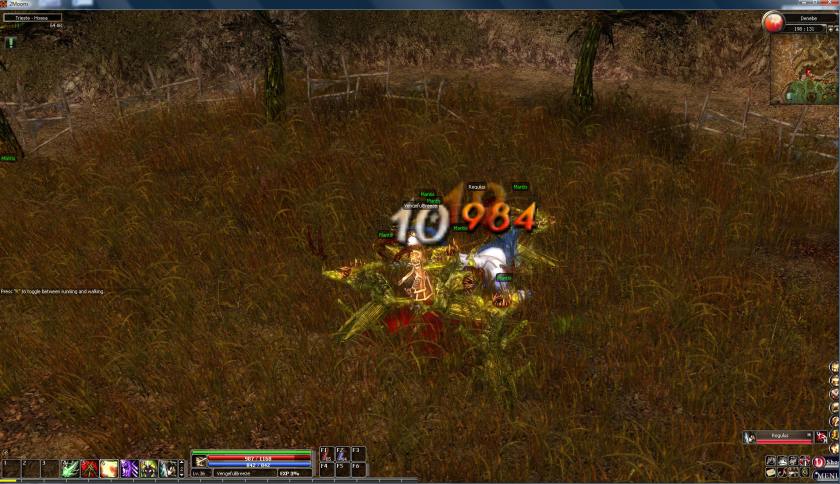Use the F2 quick slot item
The width and height of the screenshot is (840, 484).
[341, 454]
